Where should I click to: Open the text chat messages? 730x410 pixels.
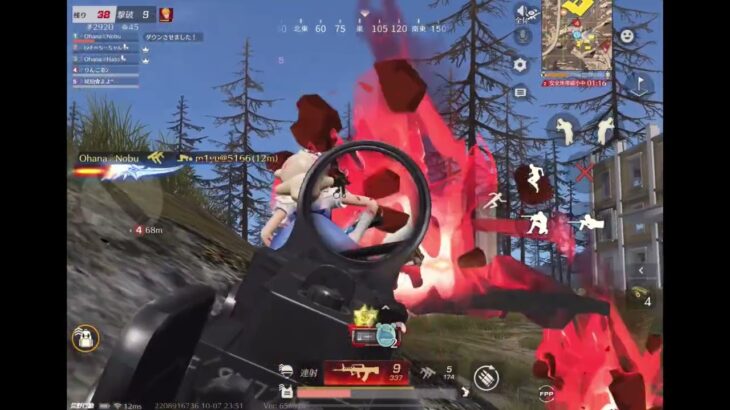pos(520,91)
